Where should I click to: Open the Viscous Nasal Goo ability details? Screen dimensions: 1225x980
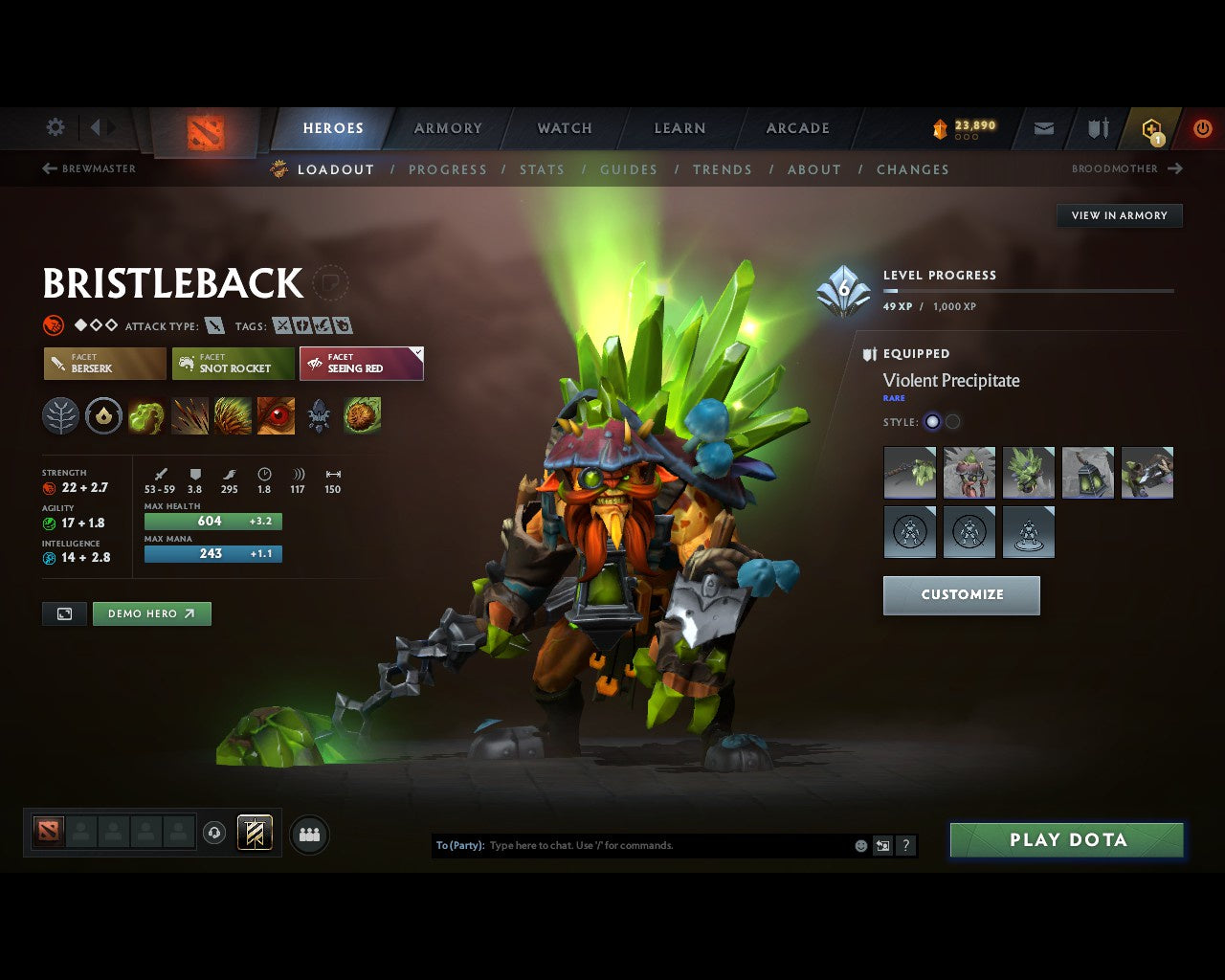click(145, 415)
